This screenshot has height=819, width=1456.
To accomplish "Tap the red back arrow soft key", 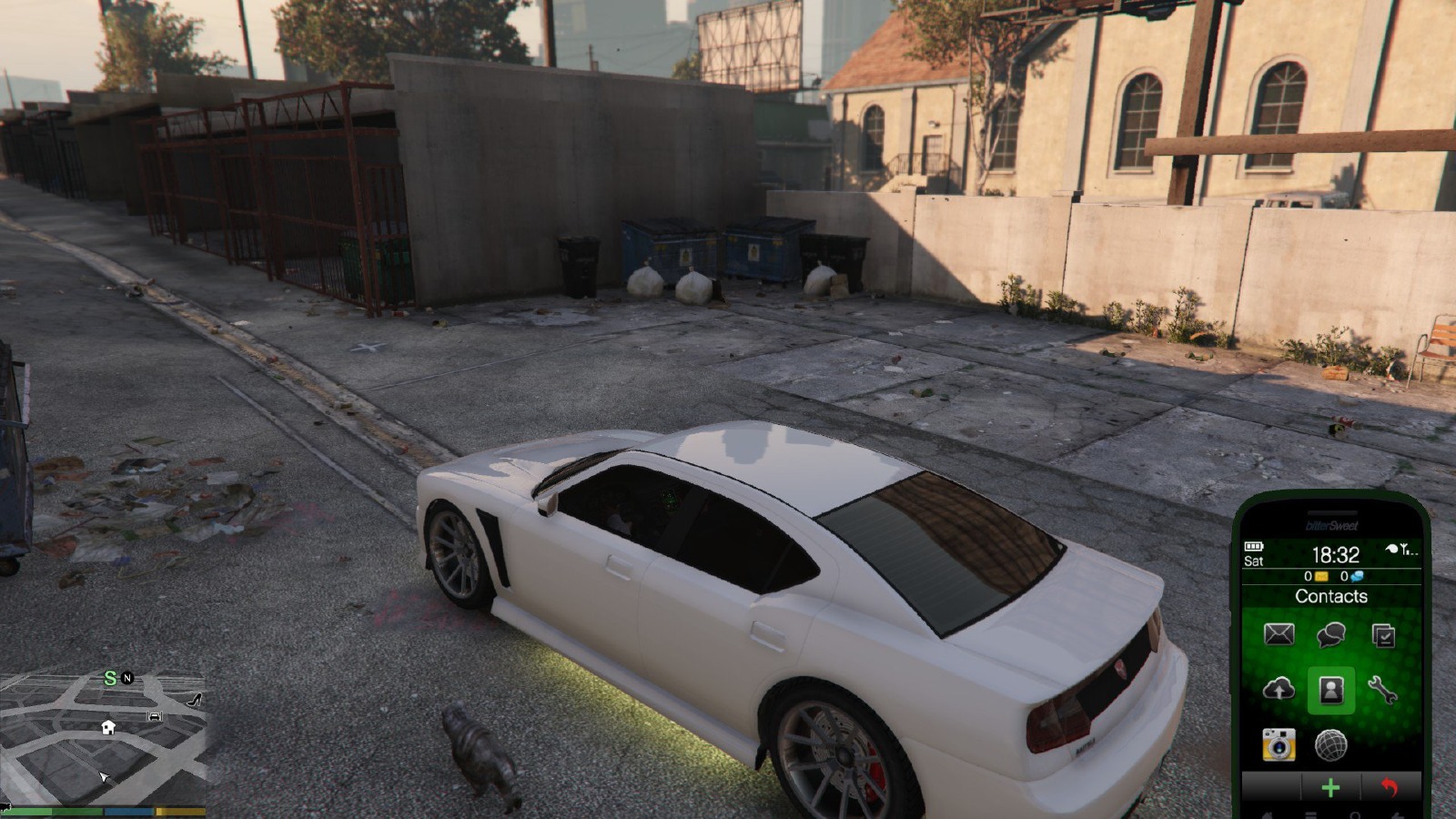I will tap(1389, 787).
